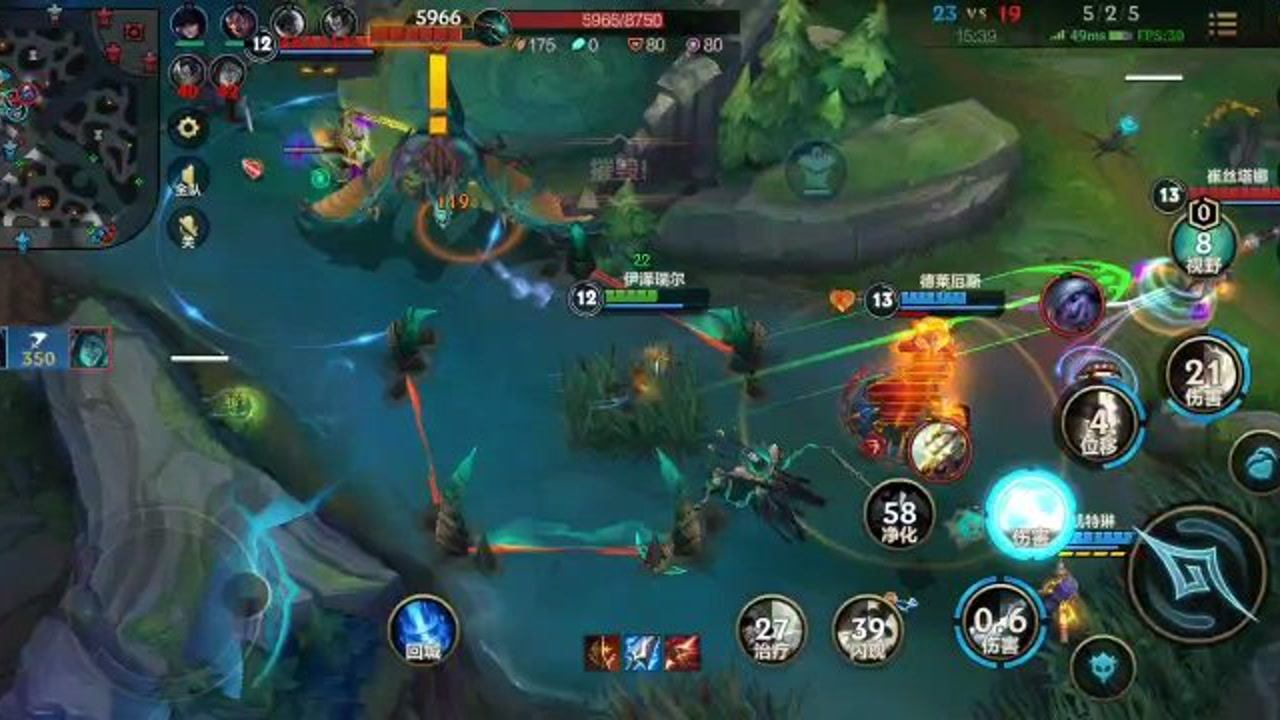Tap the attack-minion targeting button
The width and height of the screenshot is (1280, 720).
tap(1102, 667)
